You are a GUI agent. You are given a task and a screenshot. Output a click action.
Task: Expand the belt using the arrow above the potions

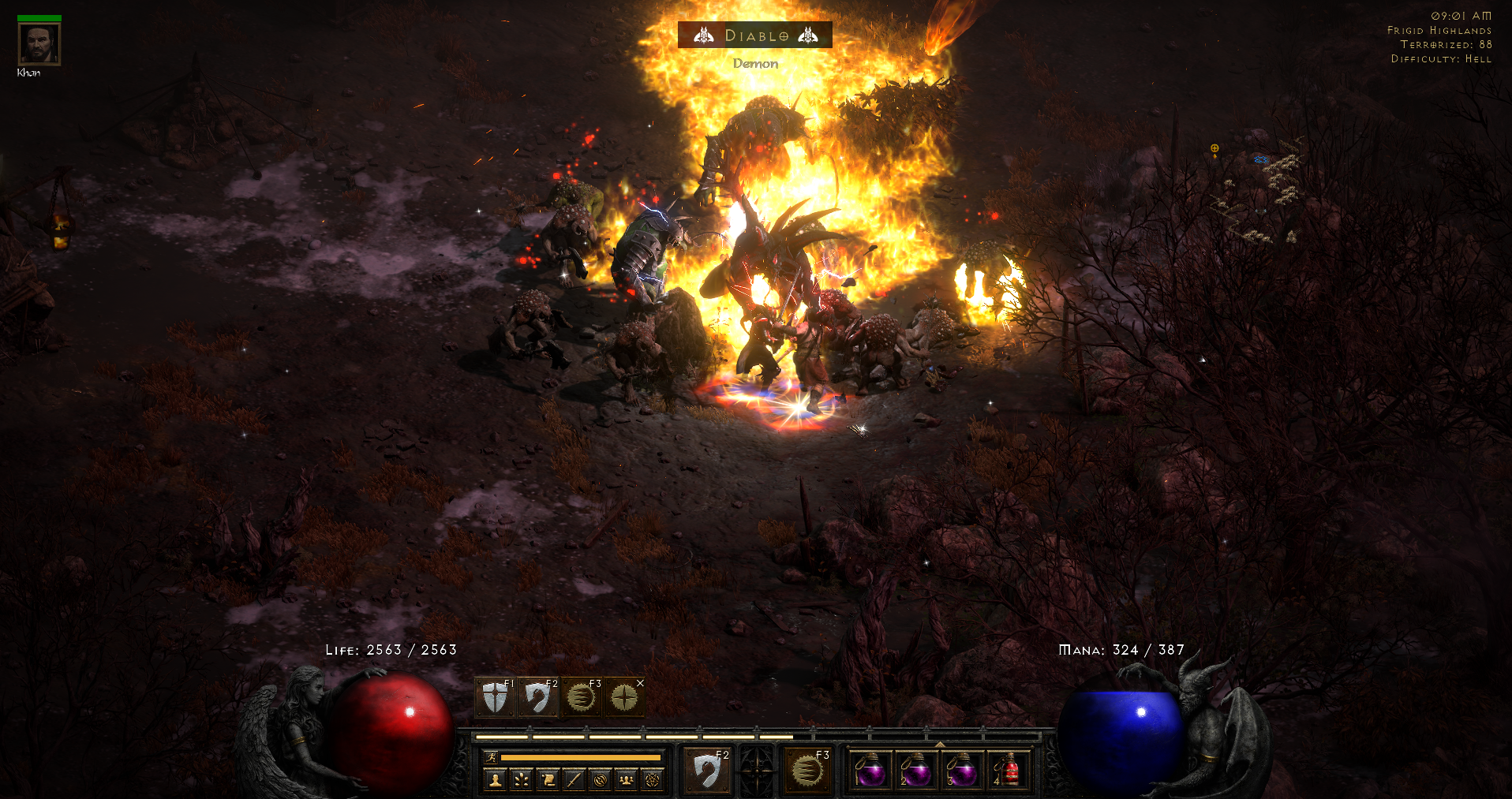click(939, 744)
